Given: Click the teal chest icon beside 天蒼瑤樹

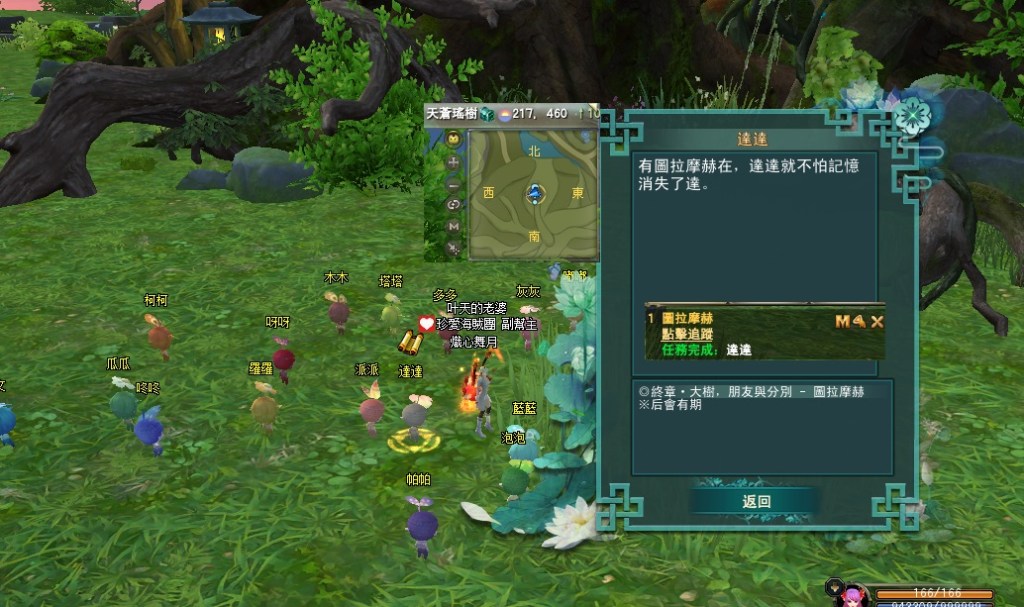Looking at the screenshot, I should point(486,114).
